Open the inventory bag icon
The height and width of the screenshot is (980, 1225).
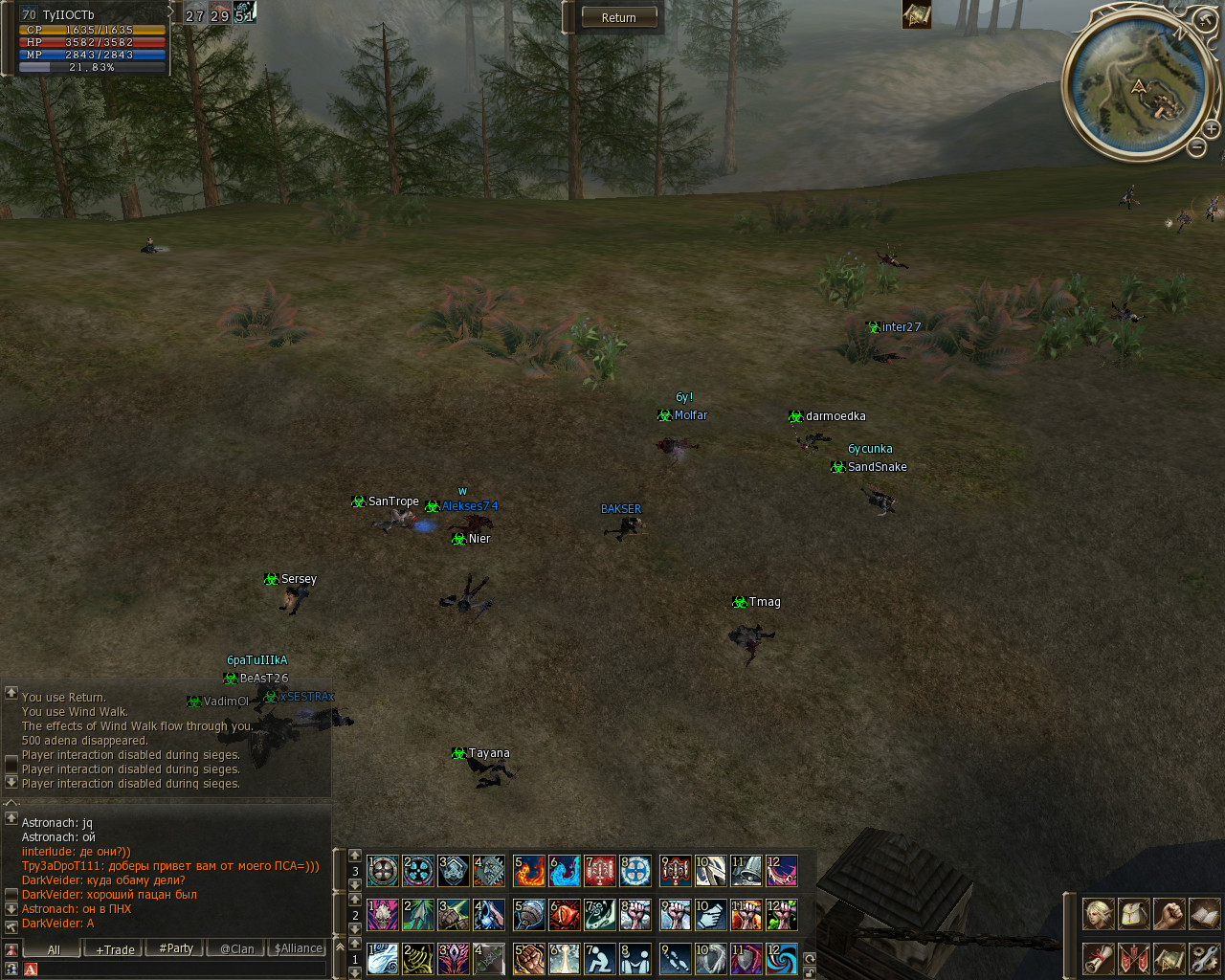click(1133, 914)
